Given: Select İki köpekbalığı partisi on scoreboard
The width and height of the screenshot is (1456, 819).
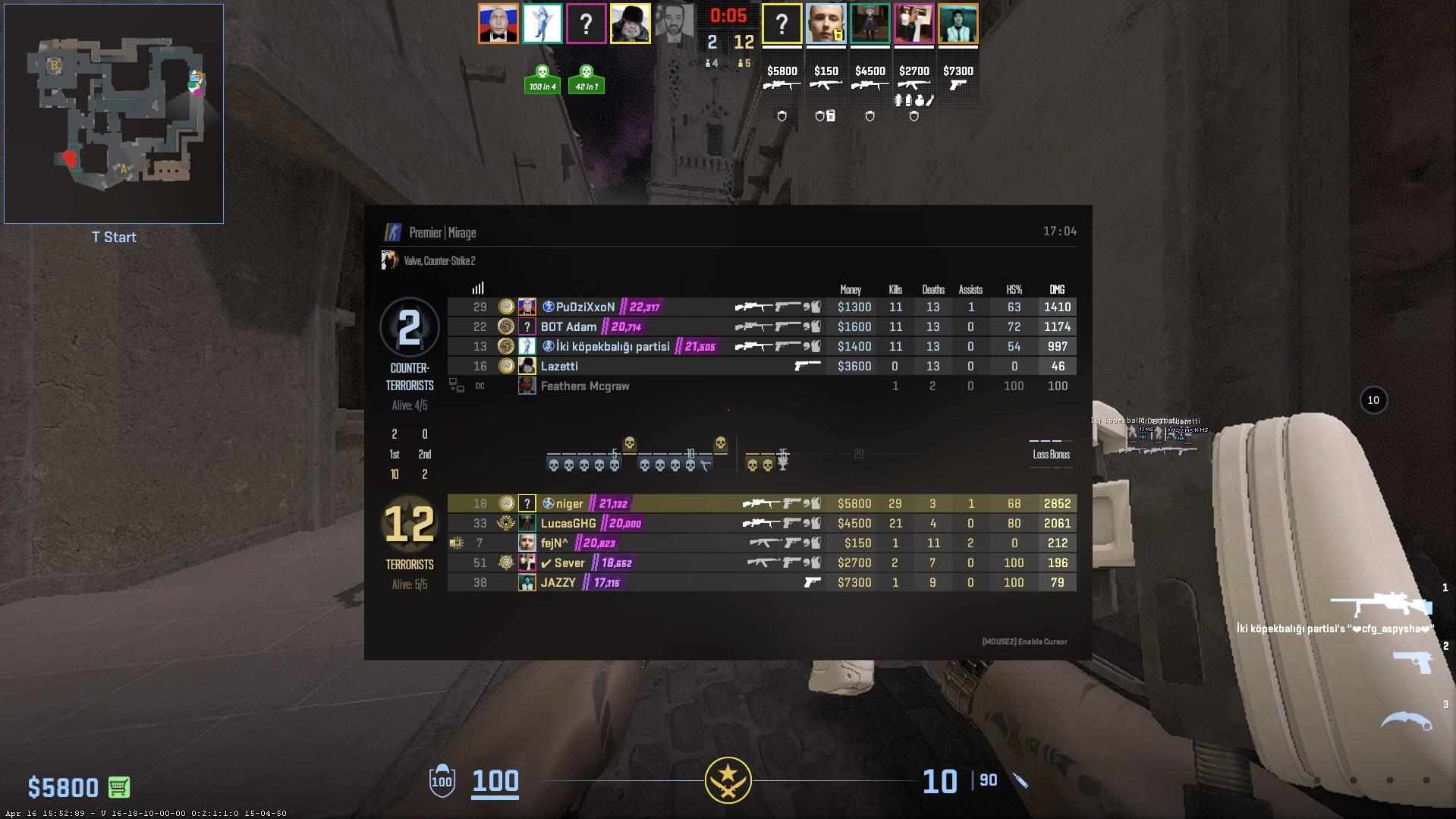Looking at the screenshot, I should (x=612, y=347).
